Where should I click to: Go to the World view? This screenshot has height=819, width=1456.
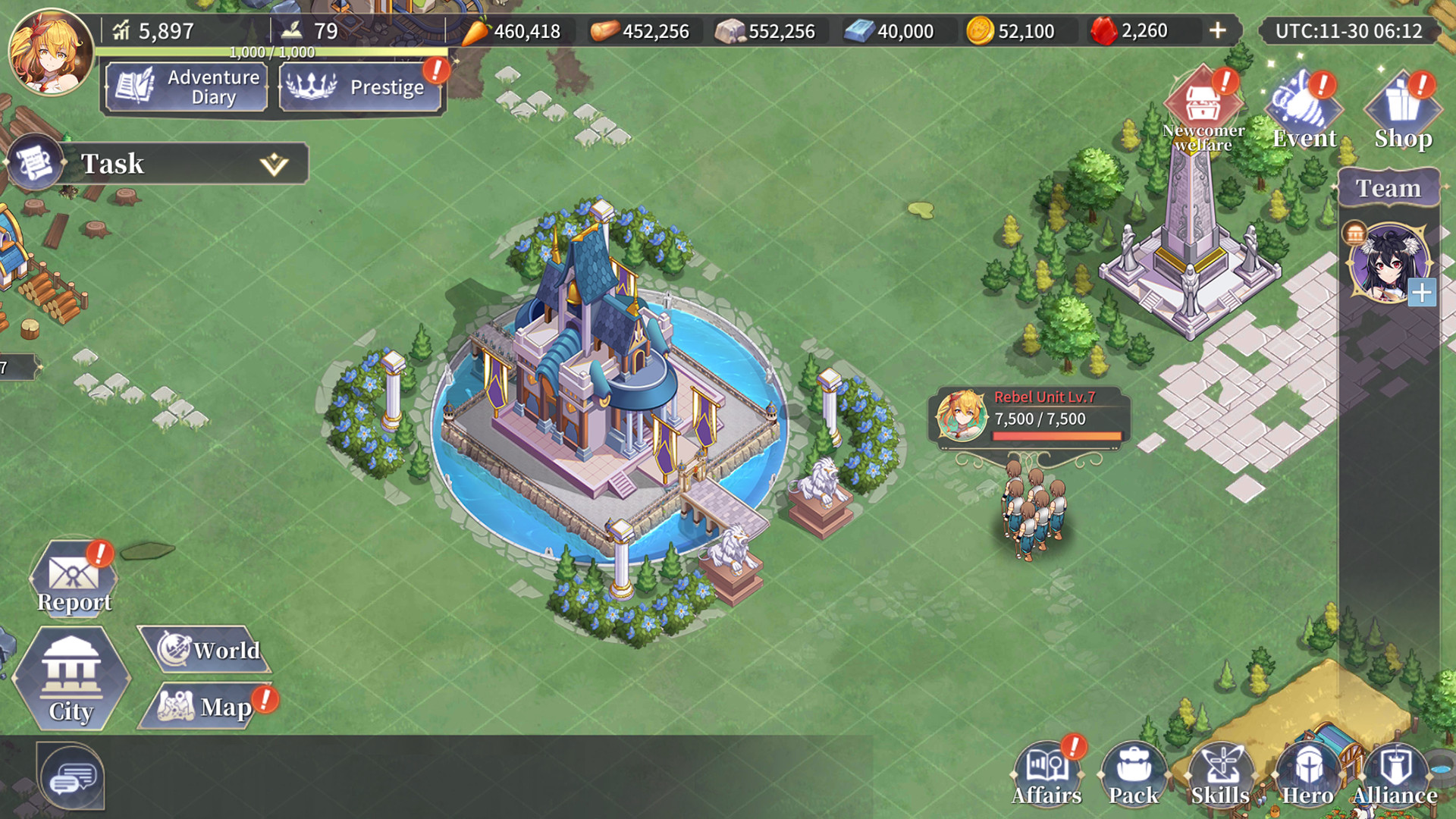point(208,650)
